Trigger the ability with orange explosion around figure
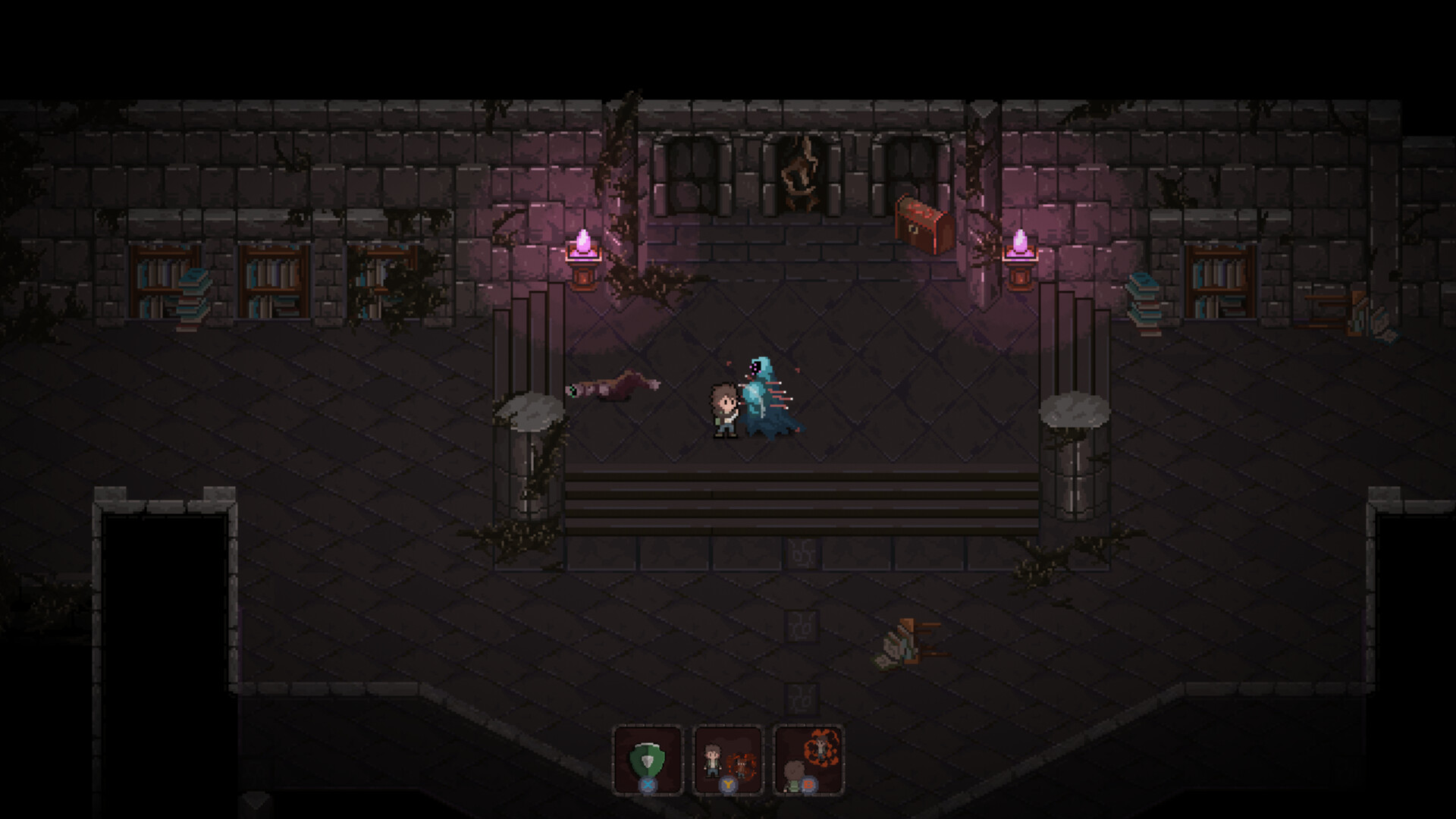Screen dimensions: 1456x819 pos(808,760)
